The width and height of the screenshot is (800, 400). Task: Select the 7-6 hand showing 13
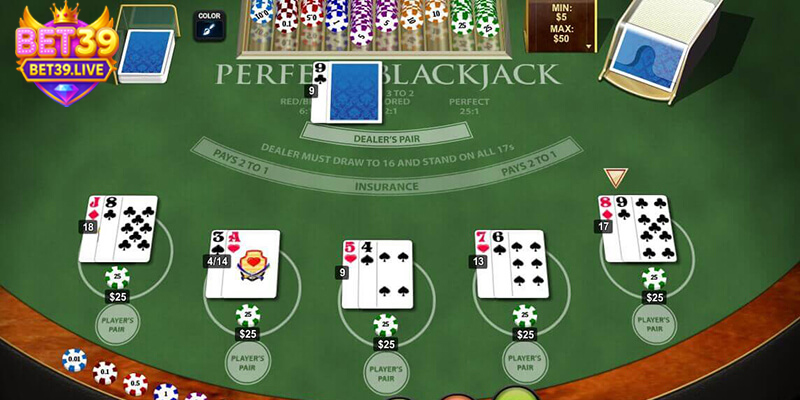[510, 264]
